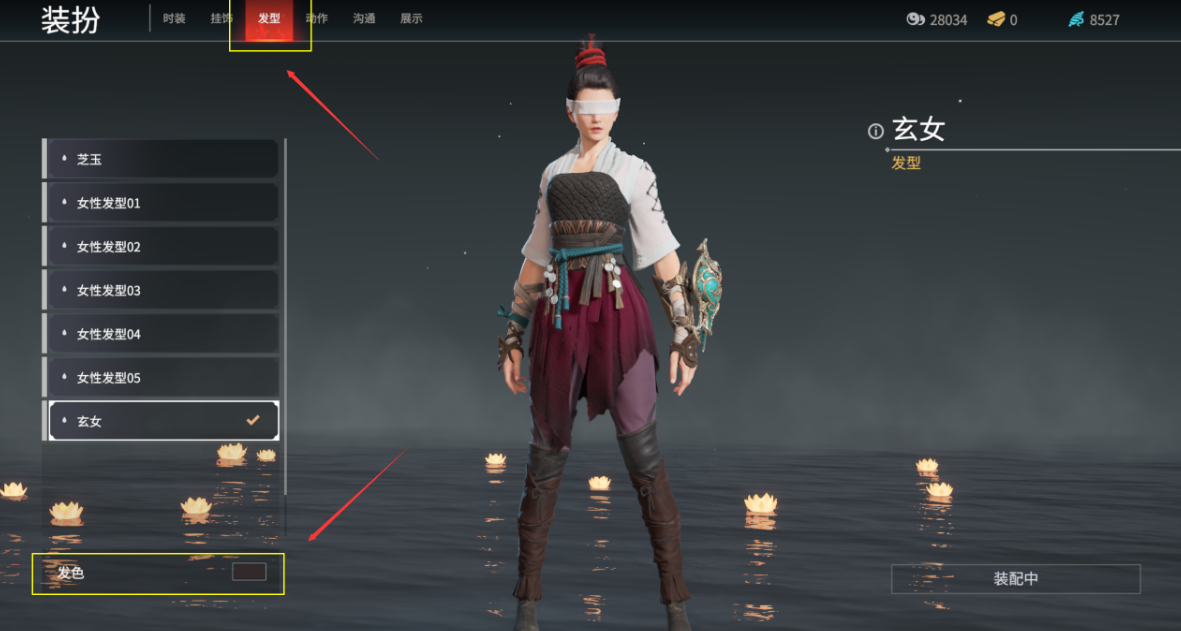Switch to the 动作 tab
1181x631 pixels.
coord(317,19)
